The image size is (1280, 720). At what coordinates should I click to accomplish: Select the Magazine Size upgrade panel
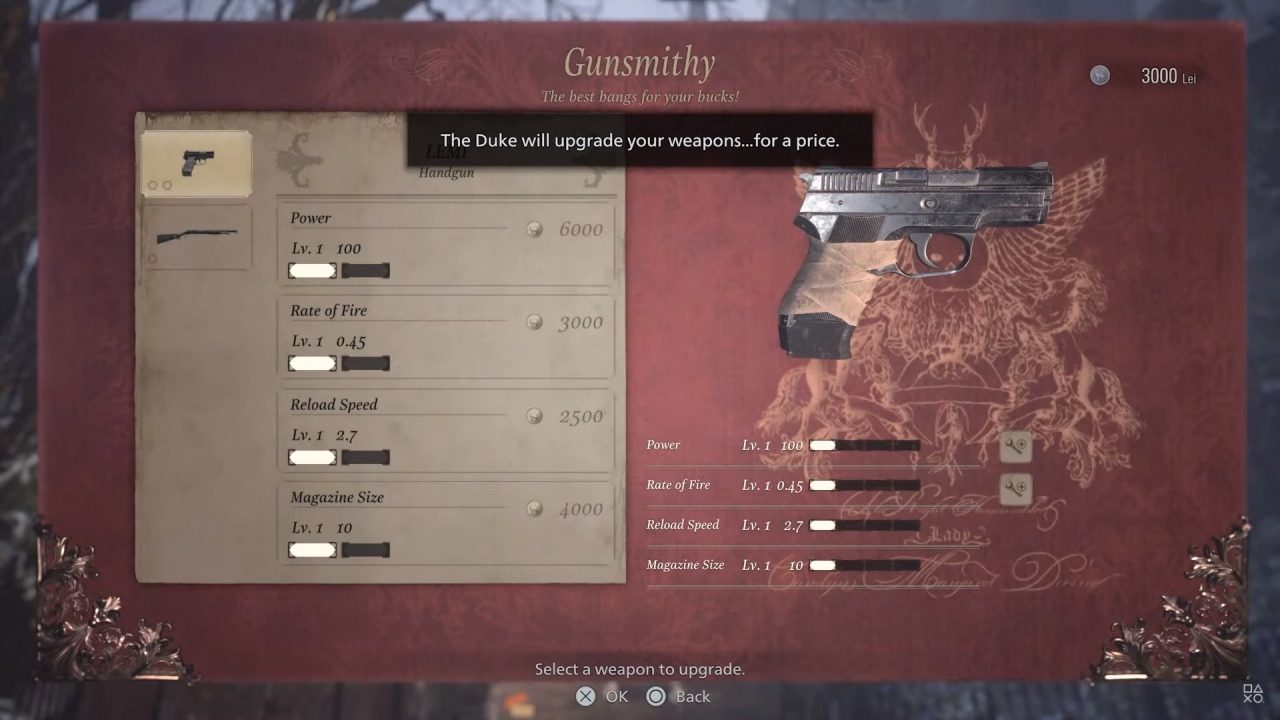pyautogui.click(x=445, y=524)
